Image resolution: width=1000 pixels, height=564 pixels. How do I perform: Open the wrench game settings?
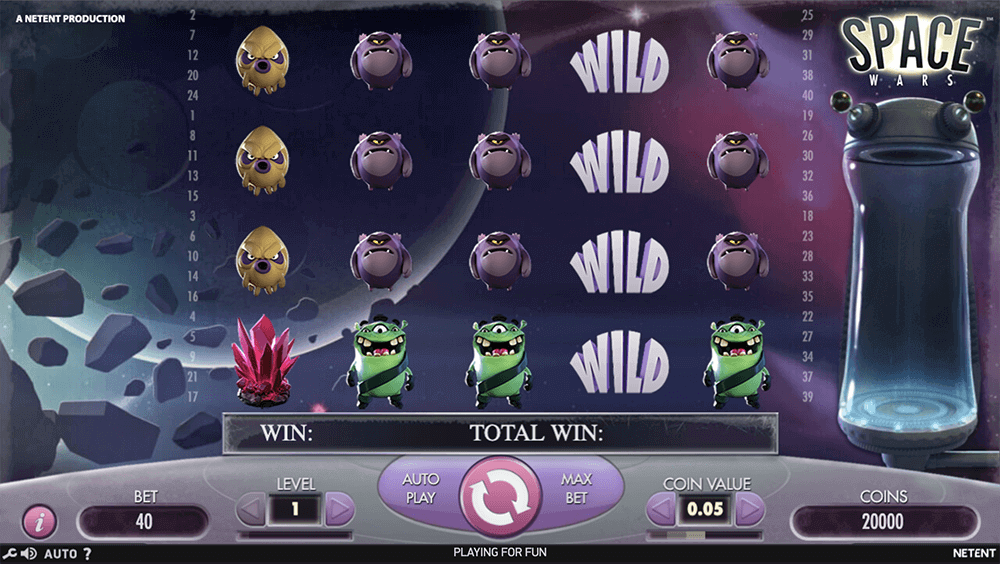coord(9,553)
